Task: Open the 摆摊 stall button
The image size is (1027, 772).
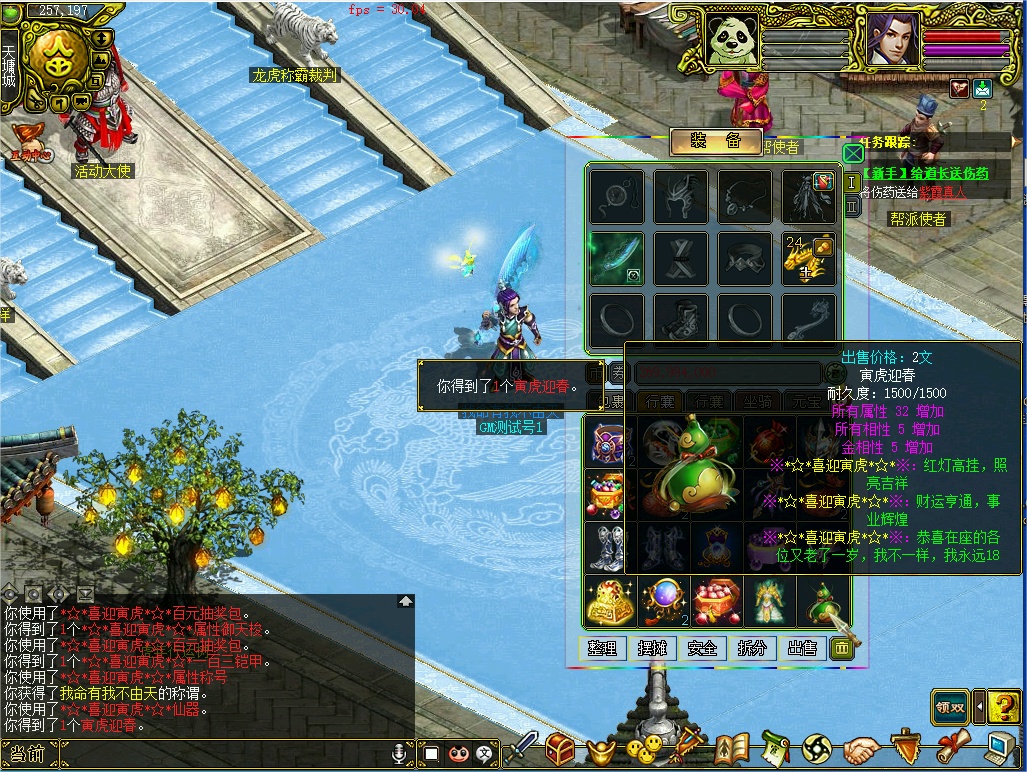Action: point(652,648)
